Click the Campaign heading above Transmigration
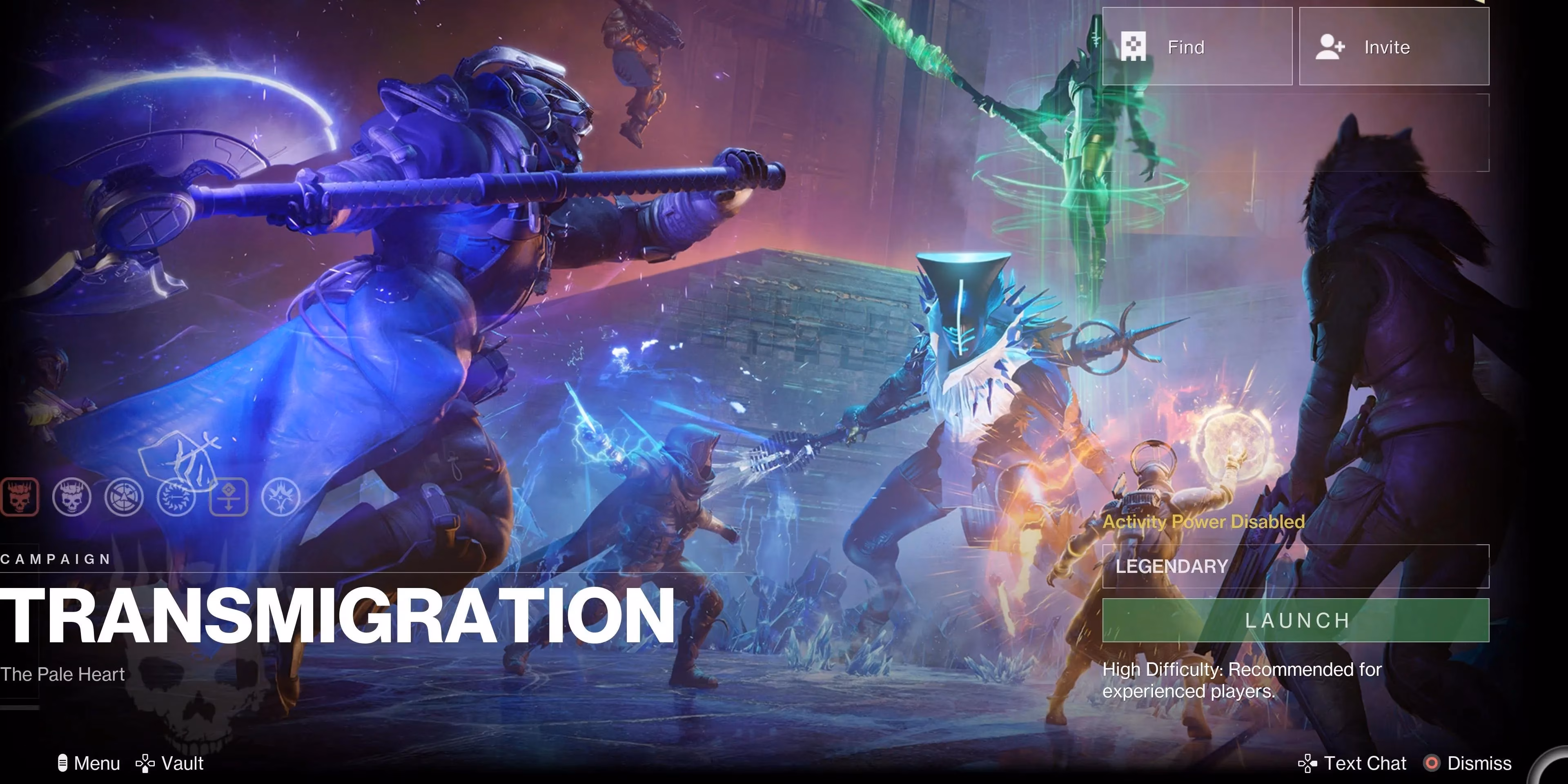The height and width of the screenshot is (784, 1568). click(55, 559)
